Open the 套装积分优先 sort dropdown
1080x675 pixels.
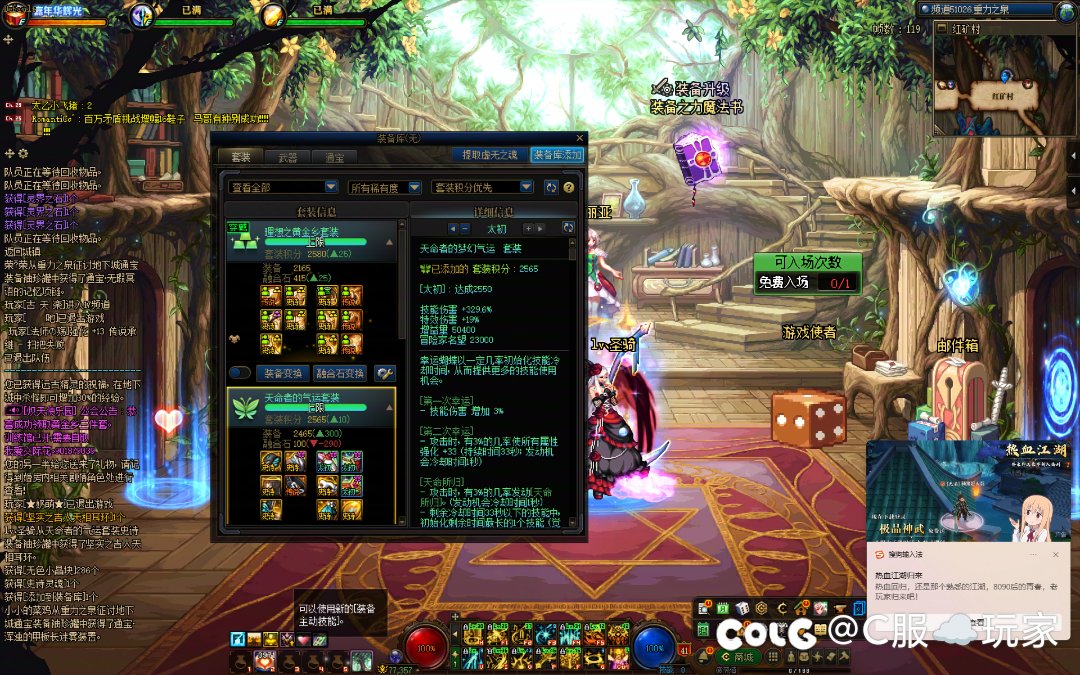[482, 187]
